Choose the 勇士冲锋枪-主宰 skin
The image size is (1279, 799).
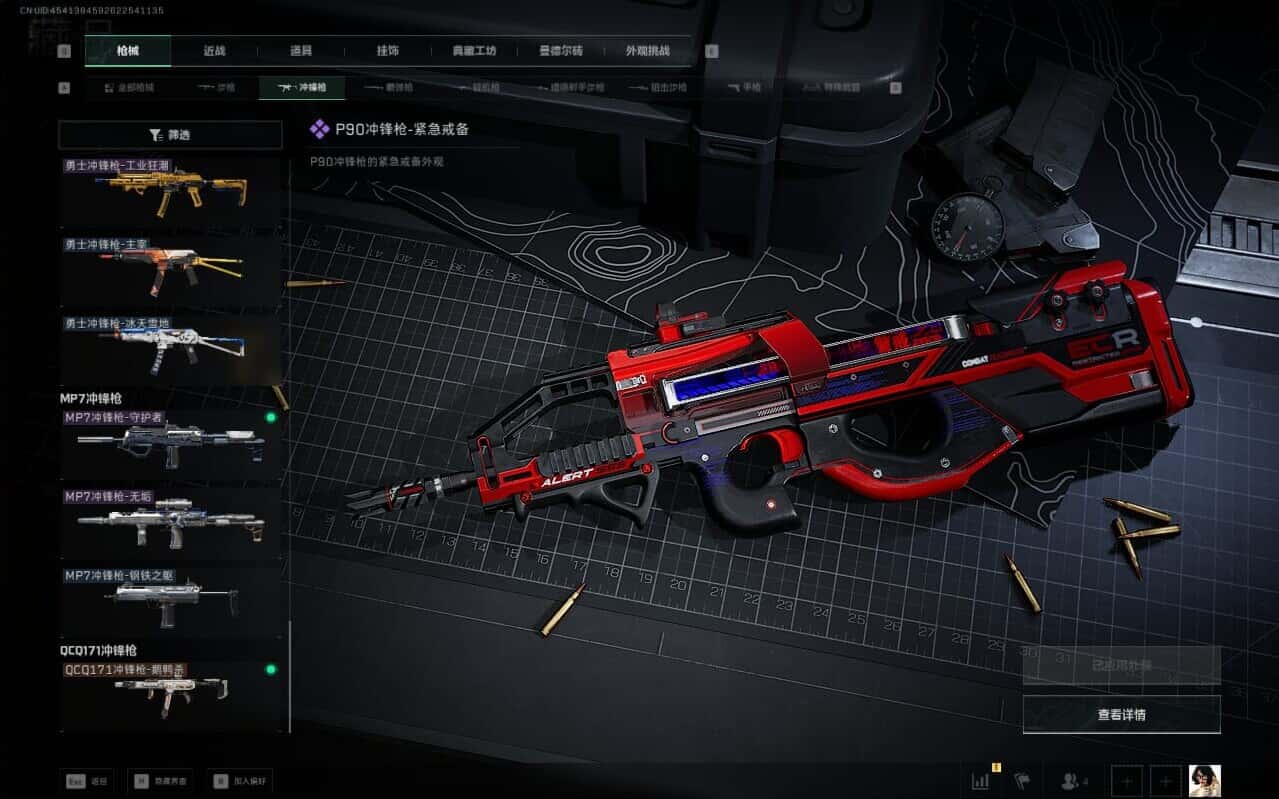click(170, 269)
